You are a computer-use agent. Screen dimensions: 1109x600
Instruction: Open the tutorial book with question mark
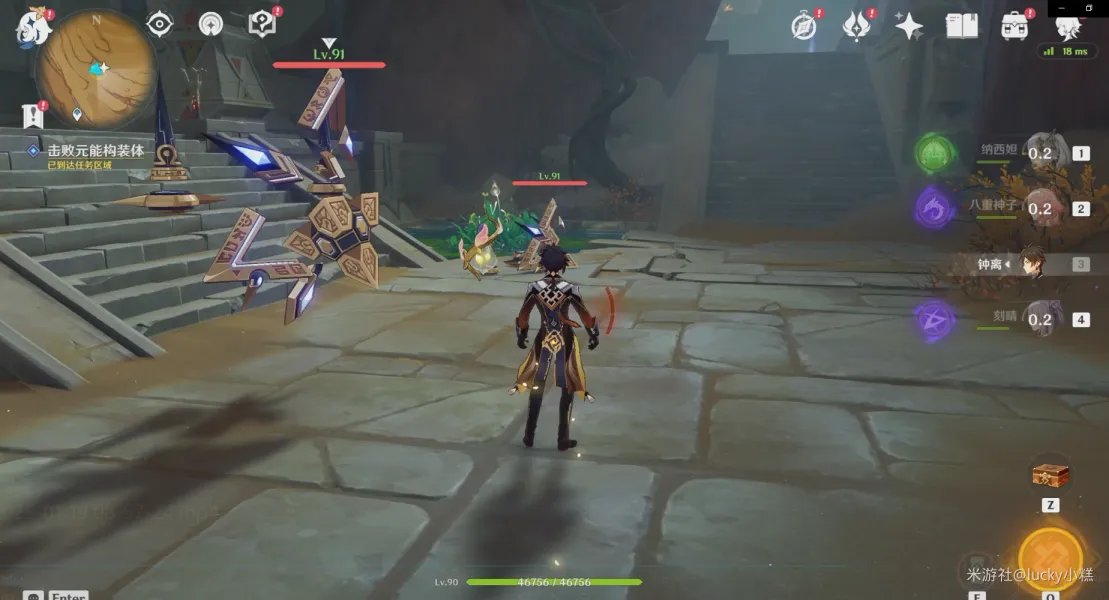tap(262, 24)
